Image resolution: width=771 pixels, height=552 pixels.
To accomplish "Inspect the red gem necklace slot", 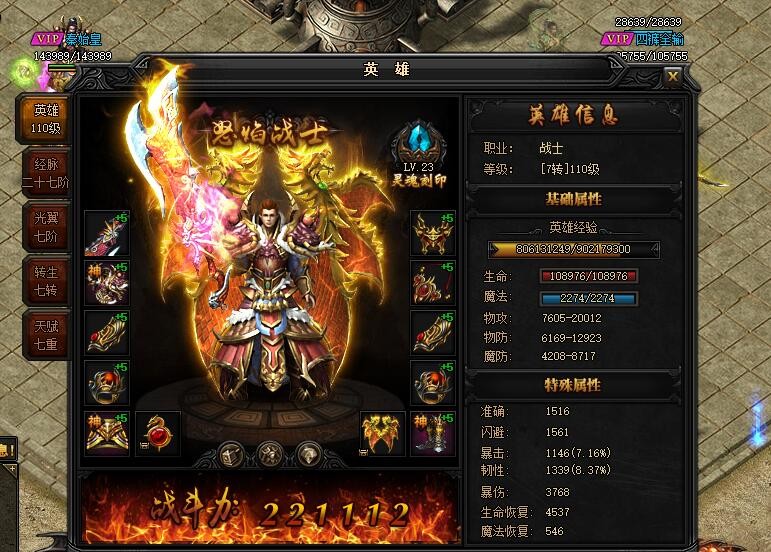I will (x=433, y=284).
